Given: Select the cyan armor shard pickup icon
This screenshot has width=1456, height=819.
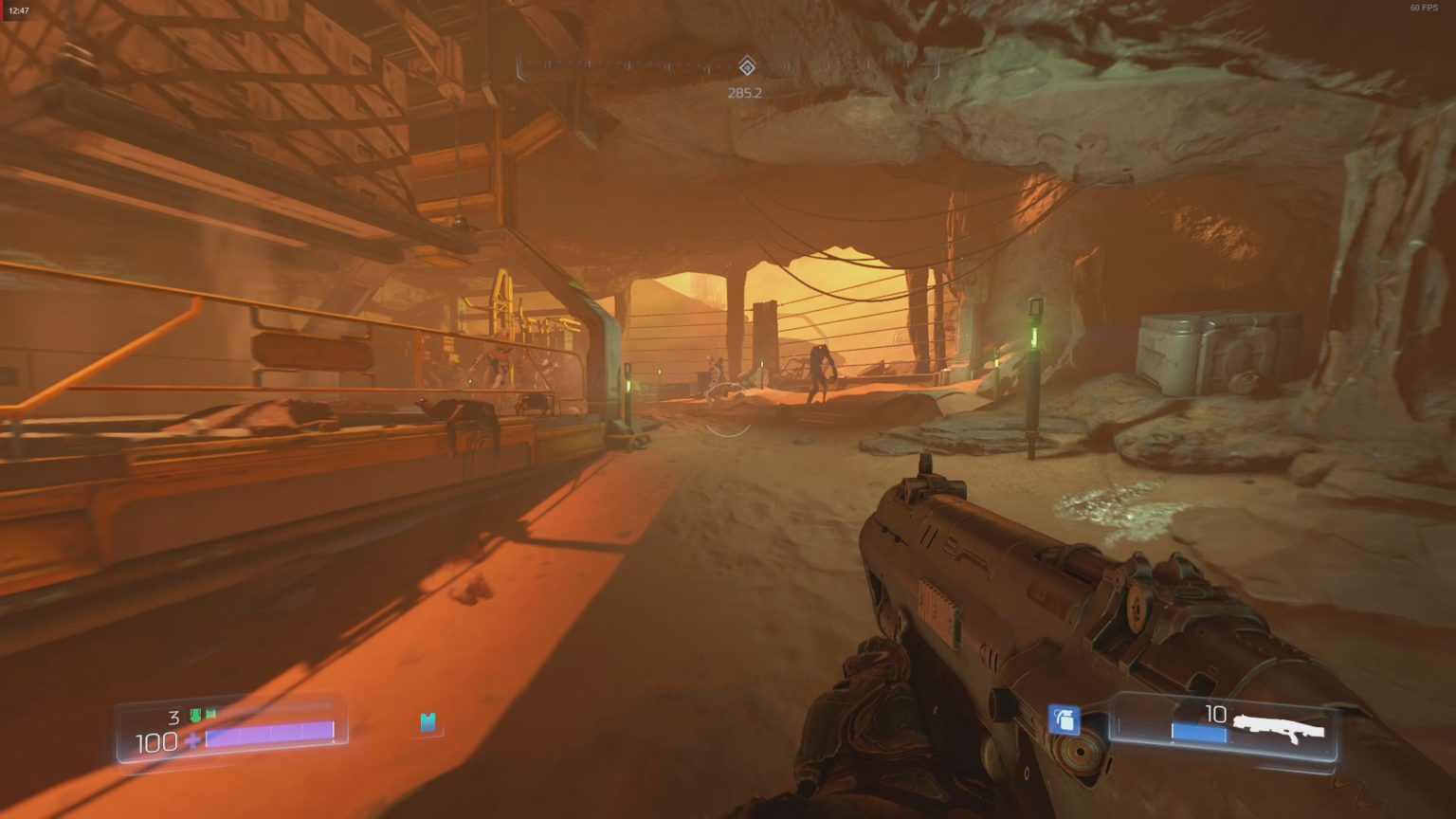Looking at the screenshot, I should pyautogui.click(x=428, y=723).
